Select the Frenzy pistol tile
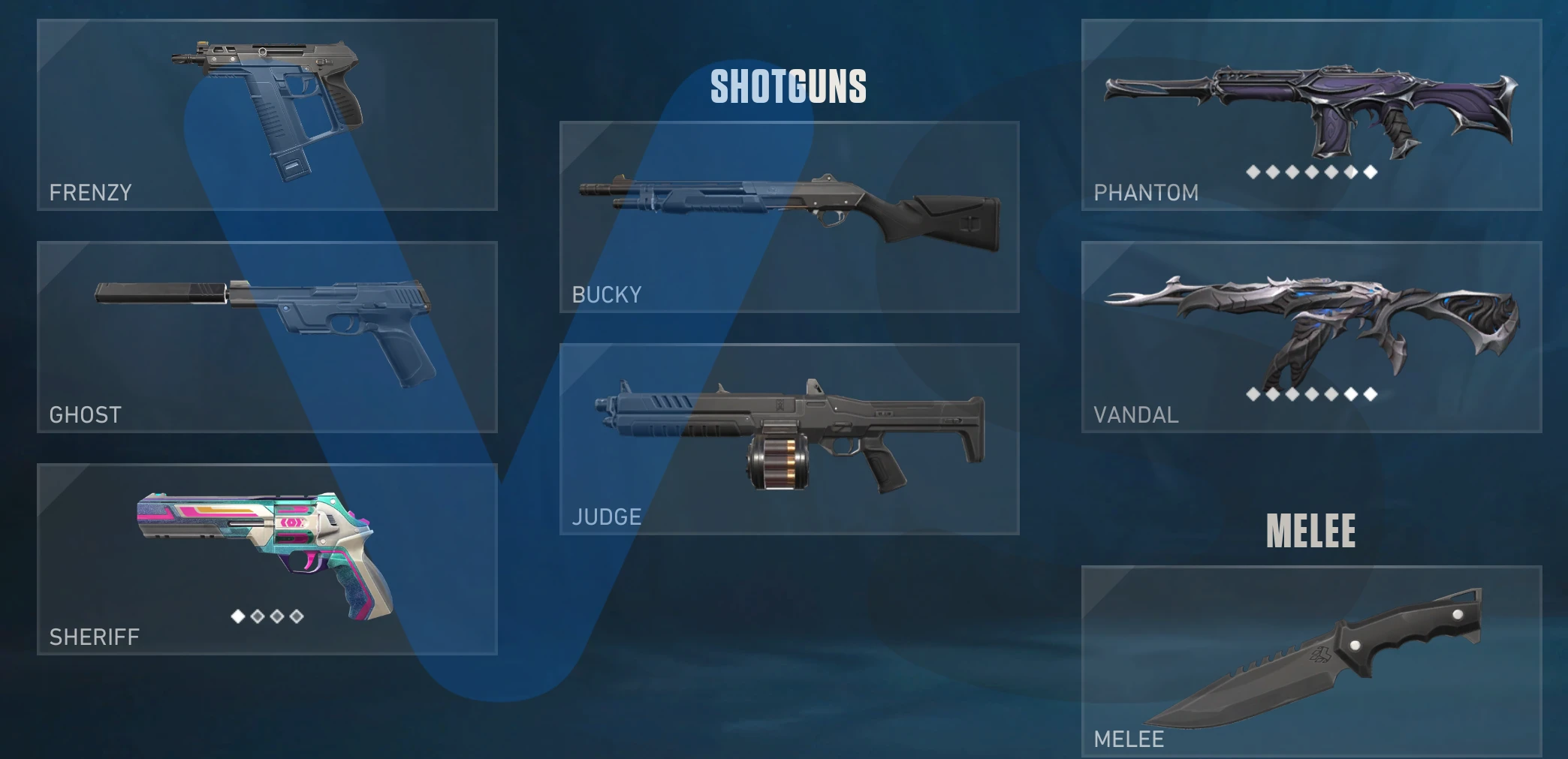 267,115
